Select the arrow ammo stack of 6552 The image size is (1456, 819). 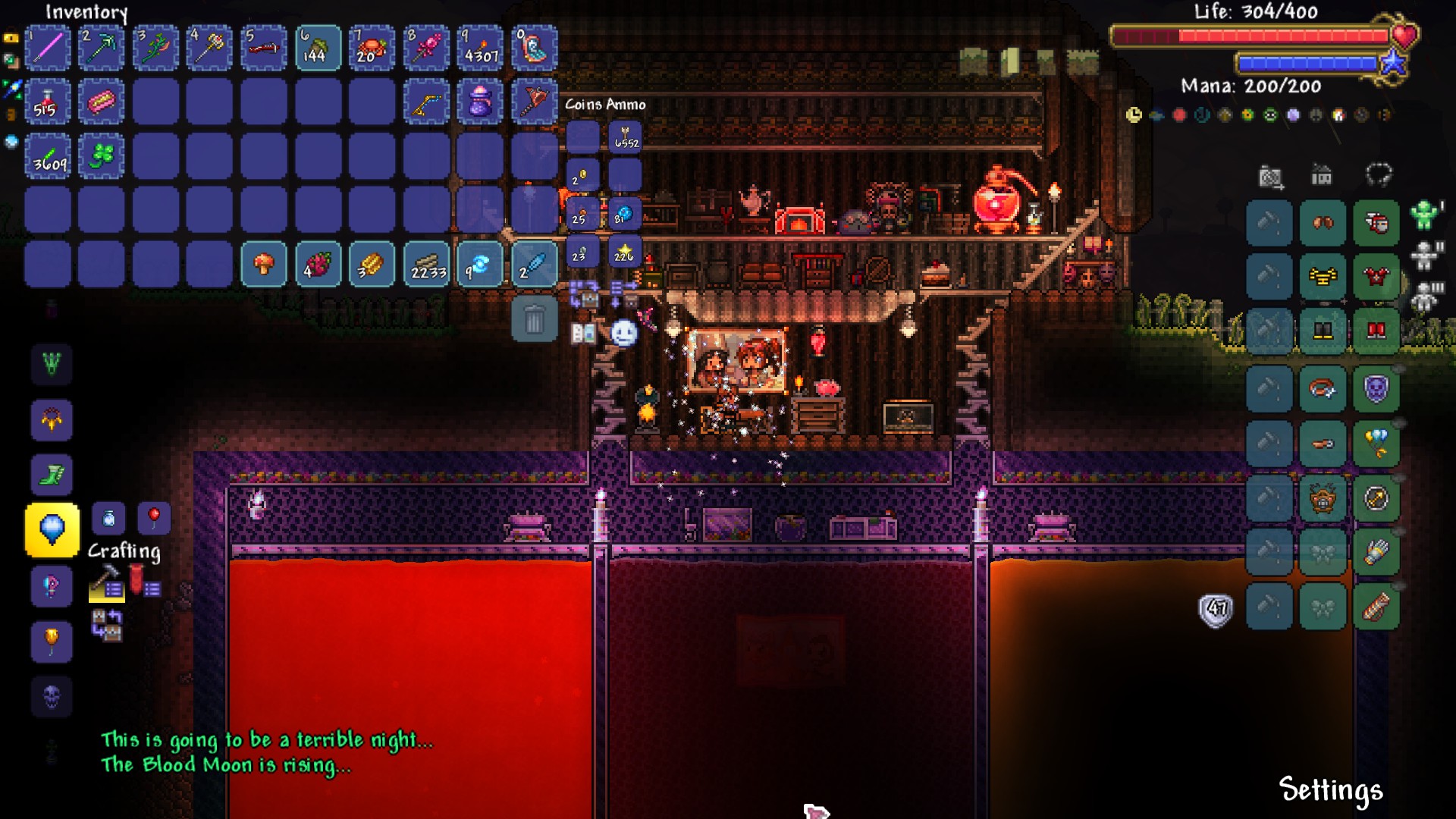click(x=626, y=137)
